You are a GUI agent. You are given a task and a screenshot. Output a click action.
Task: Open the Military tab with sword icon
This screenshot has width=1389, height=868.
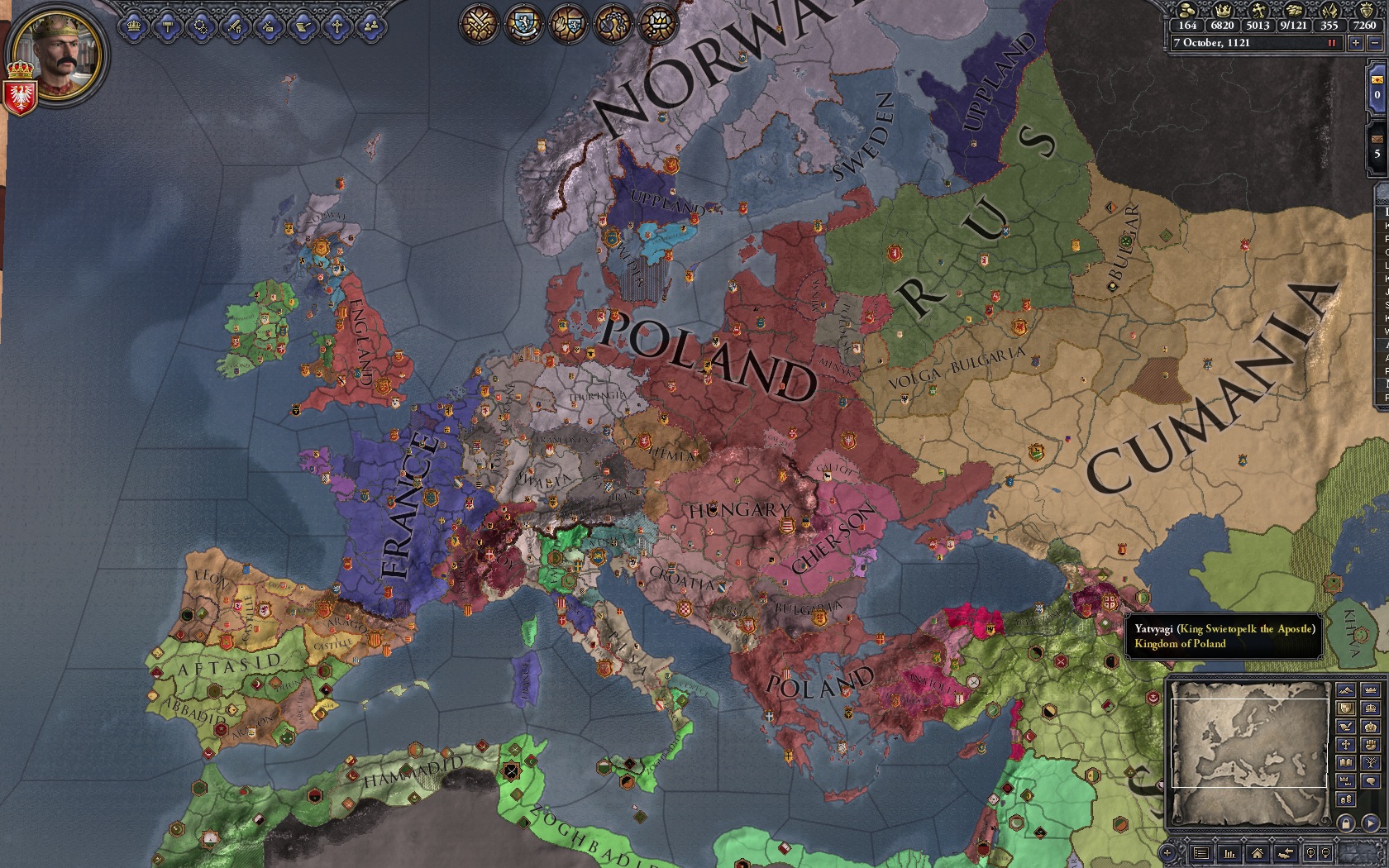point(236,26)
